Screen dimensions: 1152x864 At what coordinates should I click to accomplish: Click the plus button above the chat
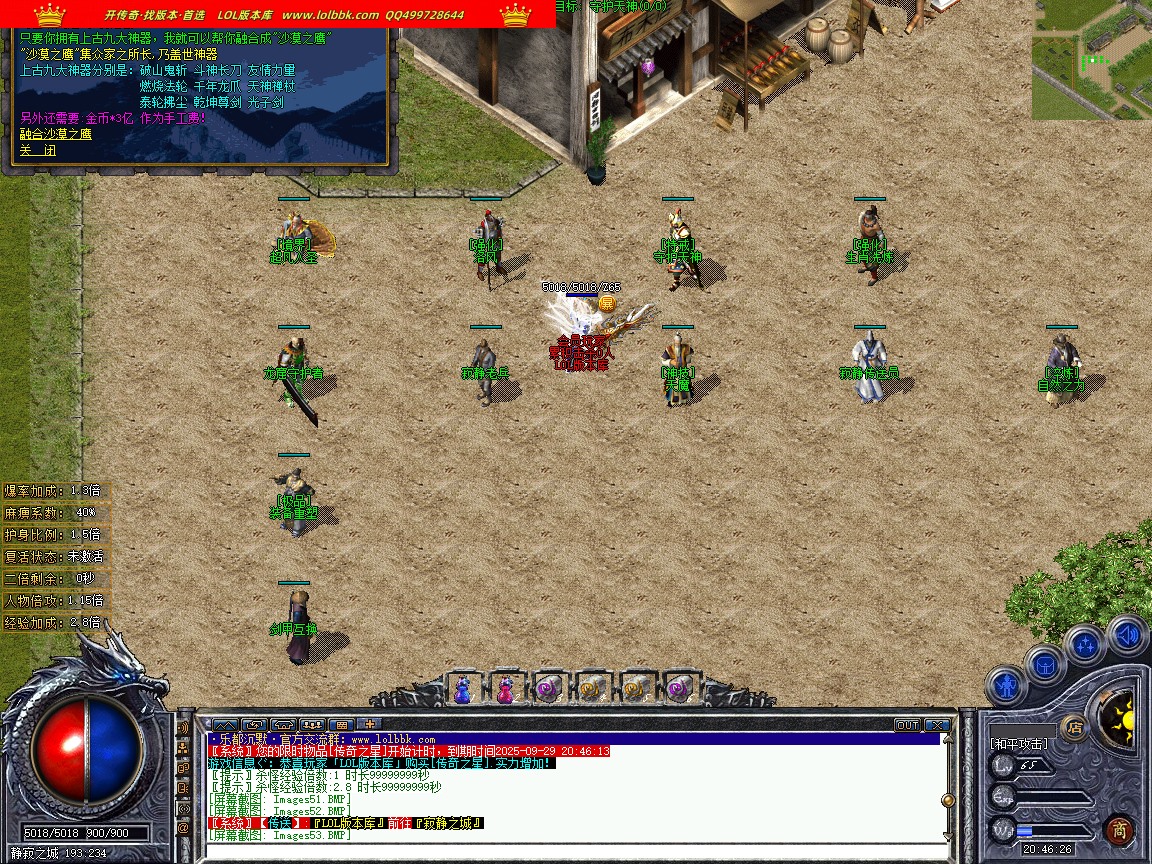coord(369,724)
